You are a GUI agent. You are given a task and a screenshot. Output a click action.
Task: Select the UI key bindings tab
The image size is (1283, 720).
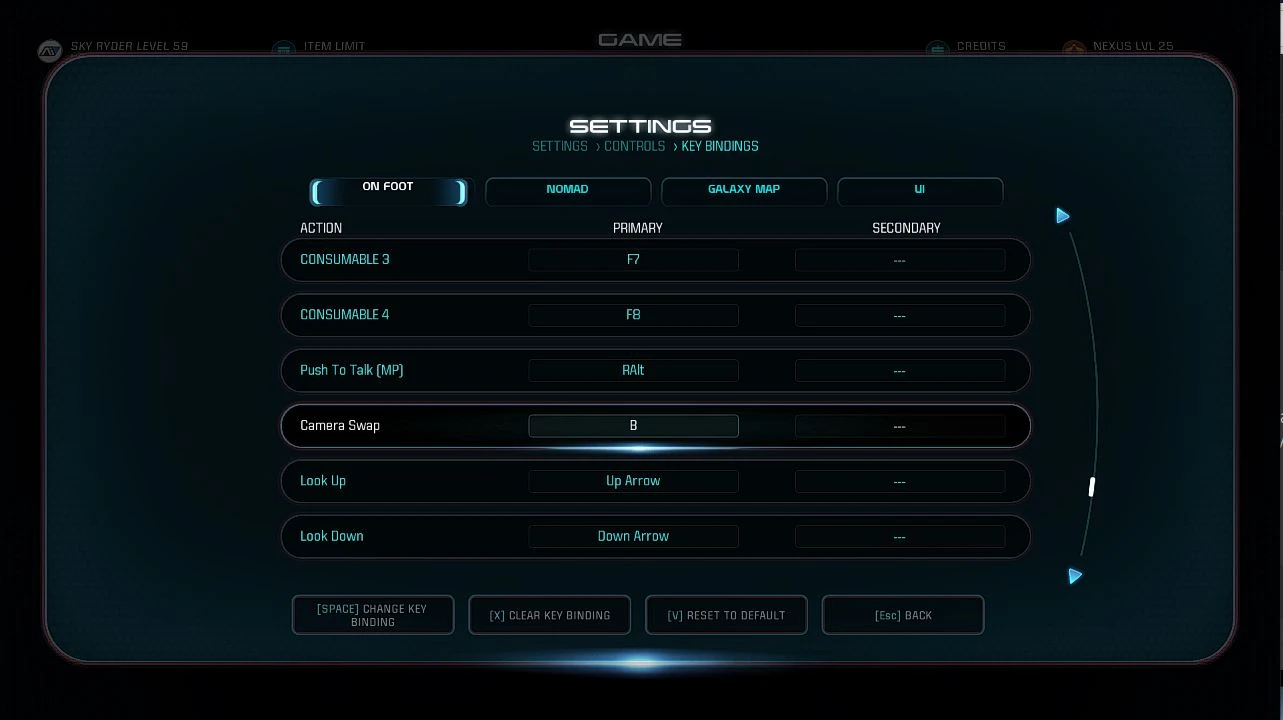[x=919, y=190]
